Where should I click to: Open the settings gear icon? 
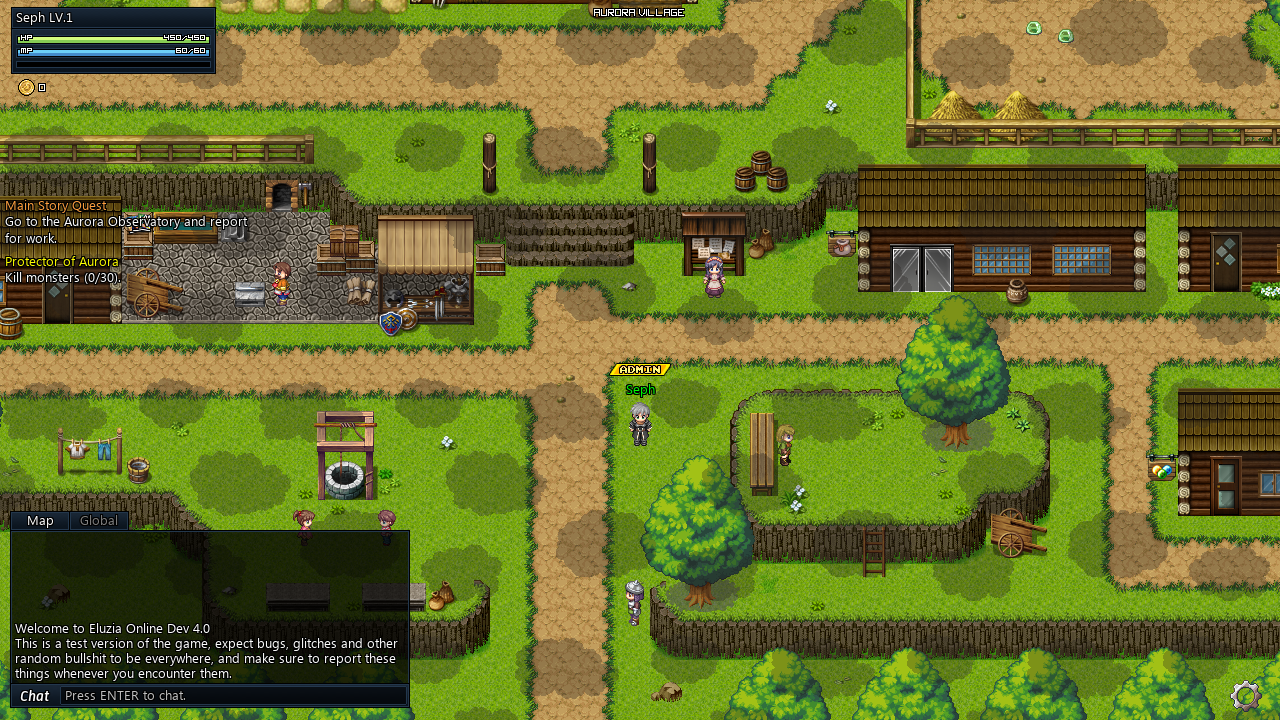(1245, 696)
